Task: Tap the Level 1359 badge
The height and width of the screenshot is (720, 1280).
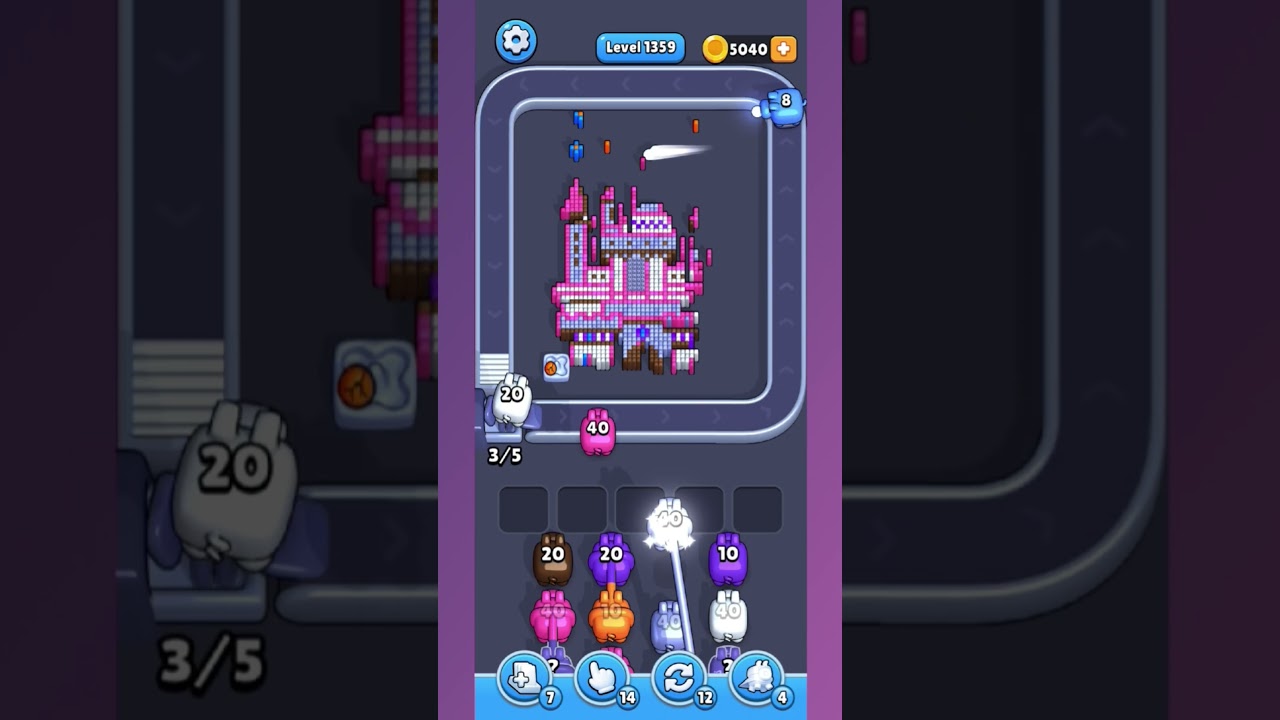Action: pyautogui.click(x=640, y=47)
